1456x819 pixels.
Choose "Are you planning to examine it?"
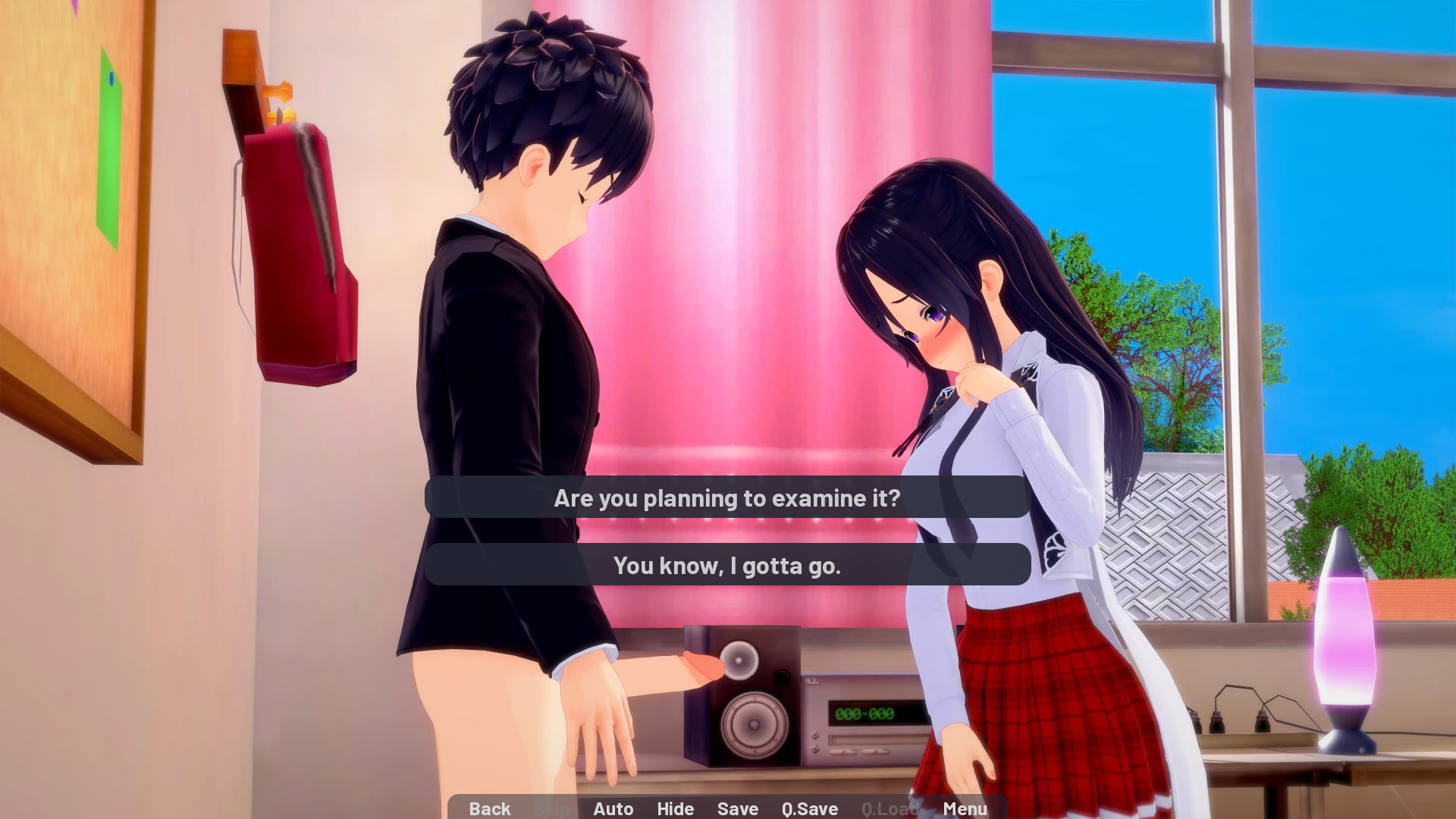726,498
